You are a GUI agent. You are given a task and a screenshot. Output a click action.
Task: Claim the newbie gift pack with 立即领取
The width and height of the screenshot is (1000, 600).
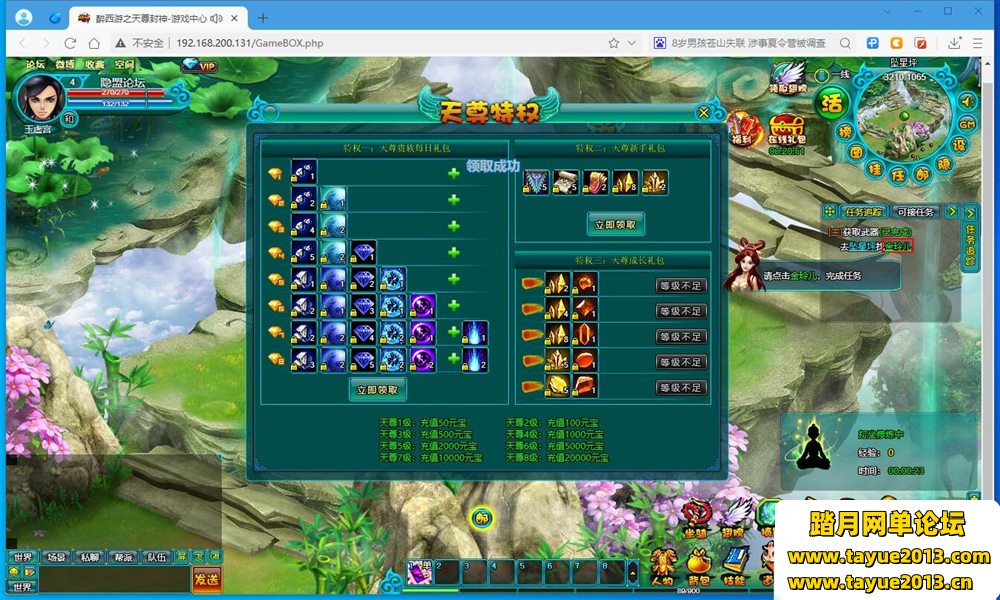click(614, 224)
